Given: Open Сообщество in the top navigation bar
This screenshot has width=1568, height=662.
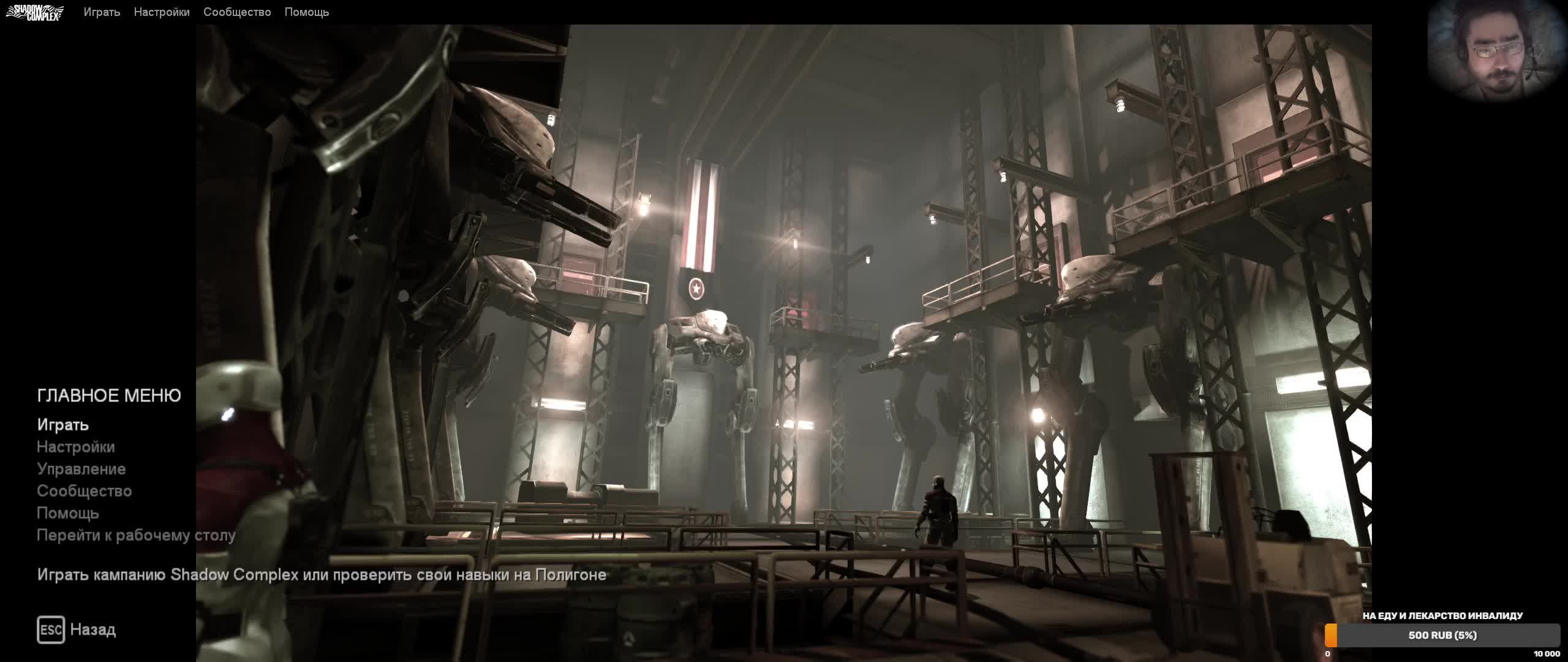Looking at the screenshot, I should click(x=237, y=12).
